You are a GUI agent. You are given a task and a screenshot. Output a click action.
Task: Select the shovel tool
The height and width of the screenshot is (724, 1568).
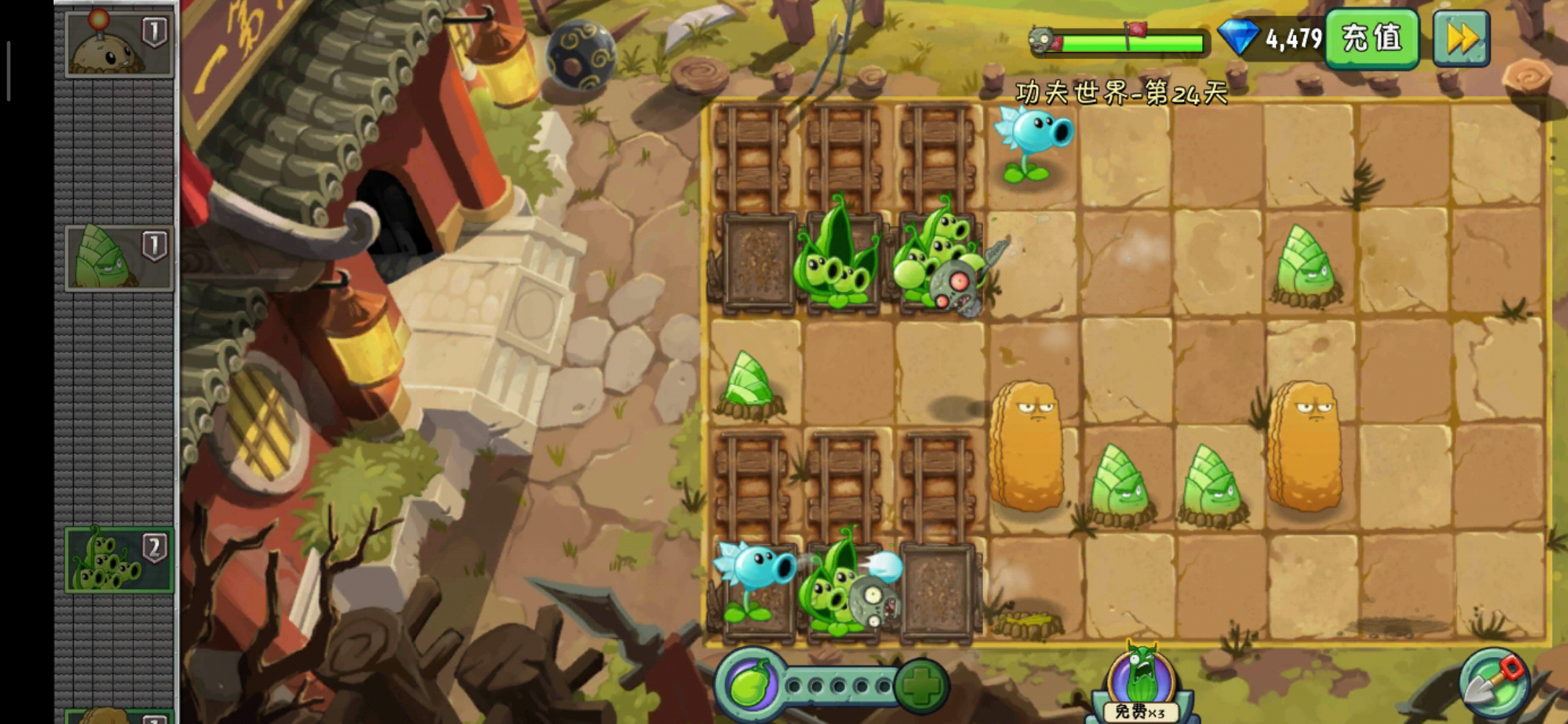(1494, 682)
